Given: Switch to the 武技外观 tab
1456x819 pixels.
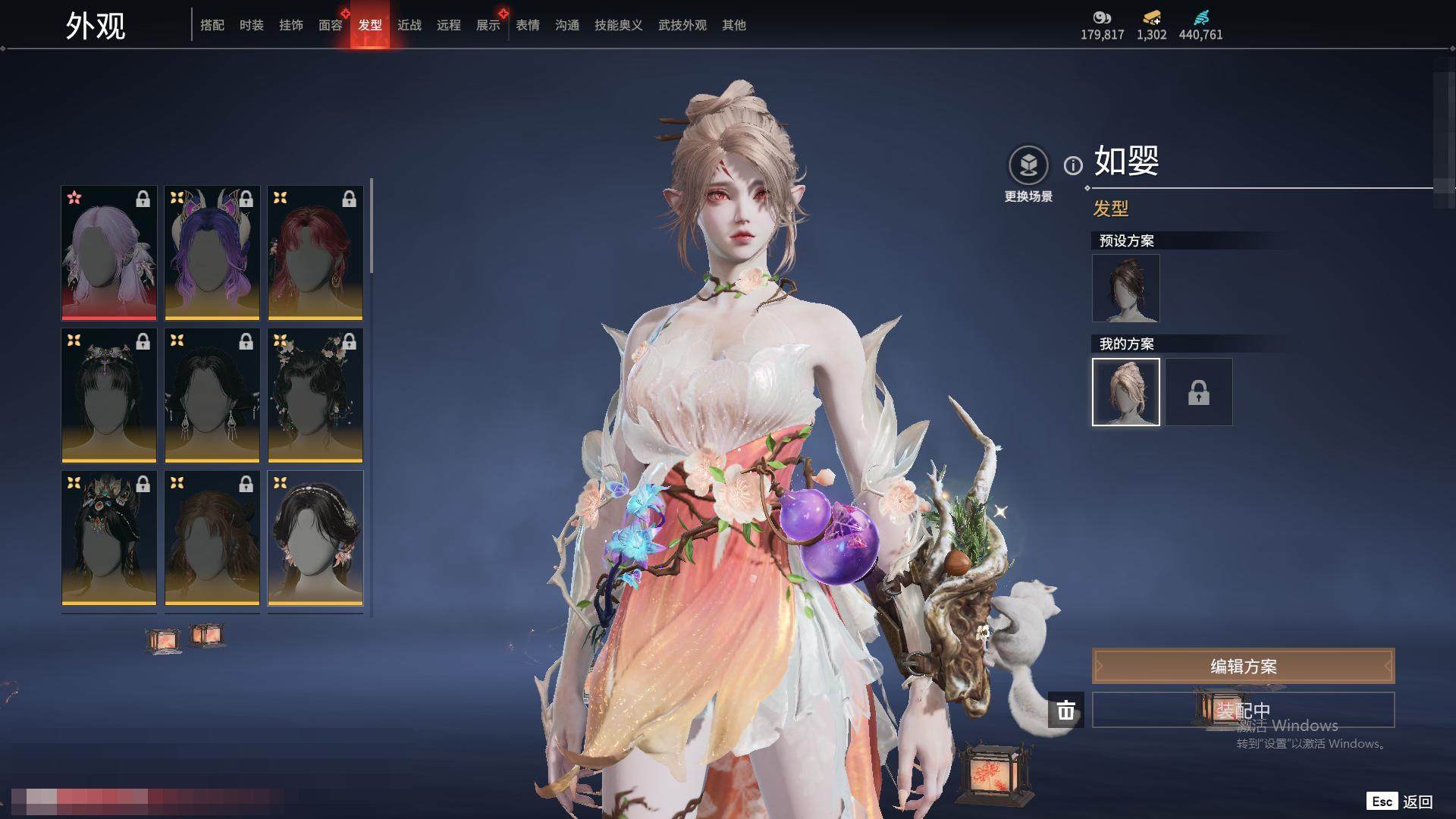Looking at the screenshot, I should 682,25.
